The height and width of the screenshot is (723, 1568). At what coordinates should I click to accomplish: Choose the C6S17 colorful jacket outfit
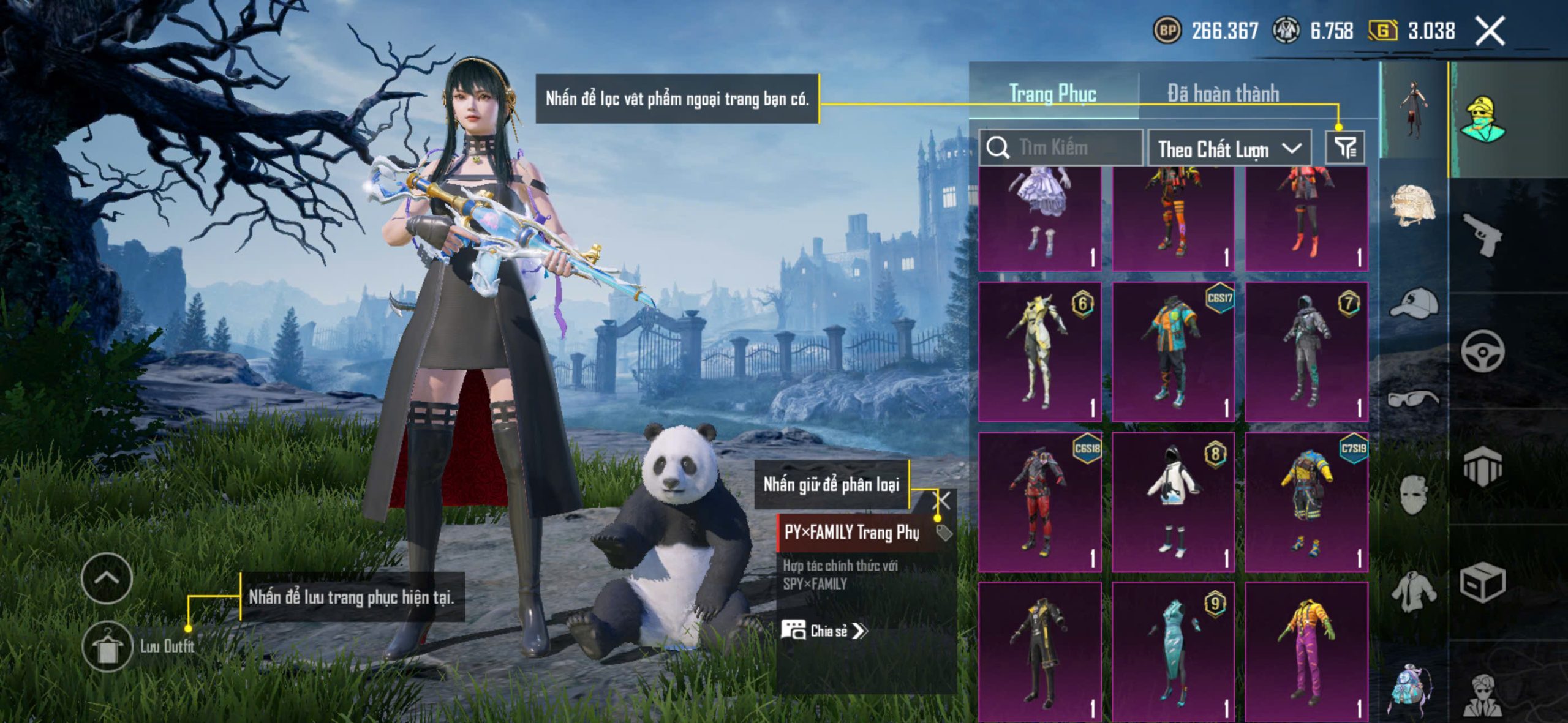(x=1172, y=352)
